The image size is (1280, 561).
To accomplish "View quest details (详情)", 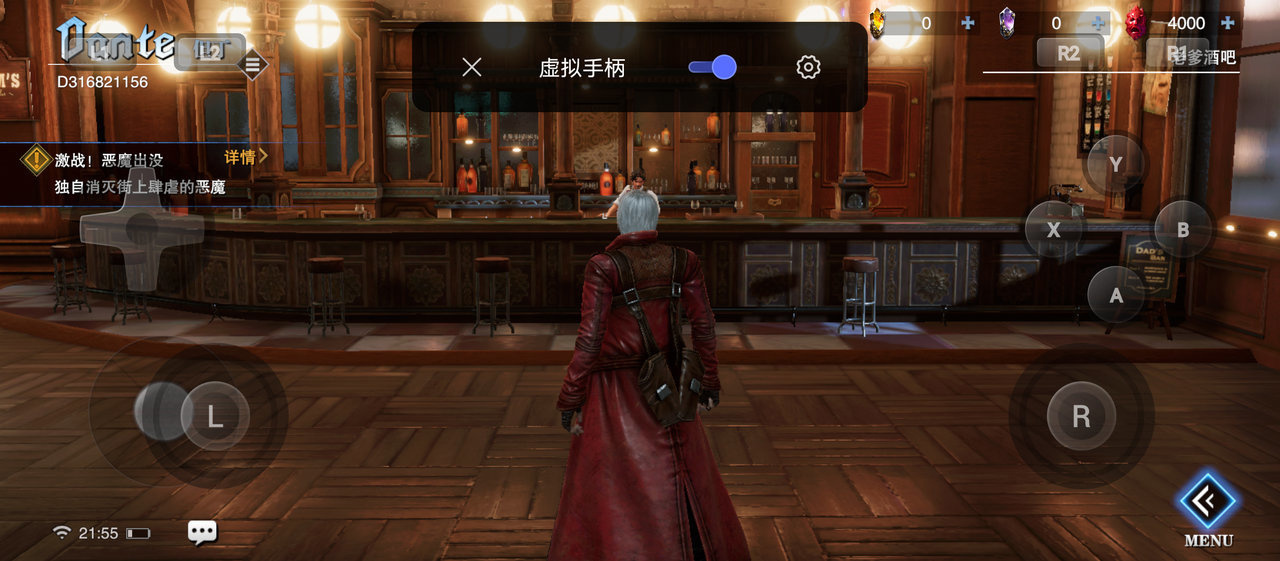I will pos(246,156).
